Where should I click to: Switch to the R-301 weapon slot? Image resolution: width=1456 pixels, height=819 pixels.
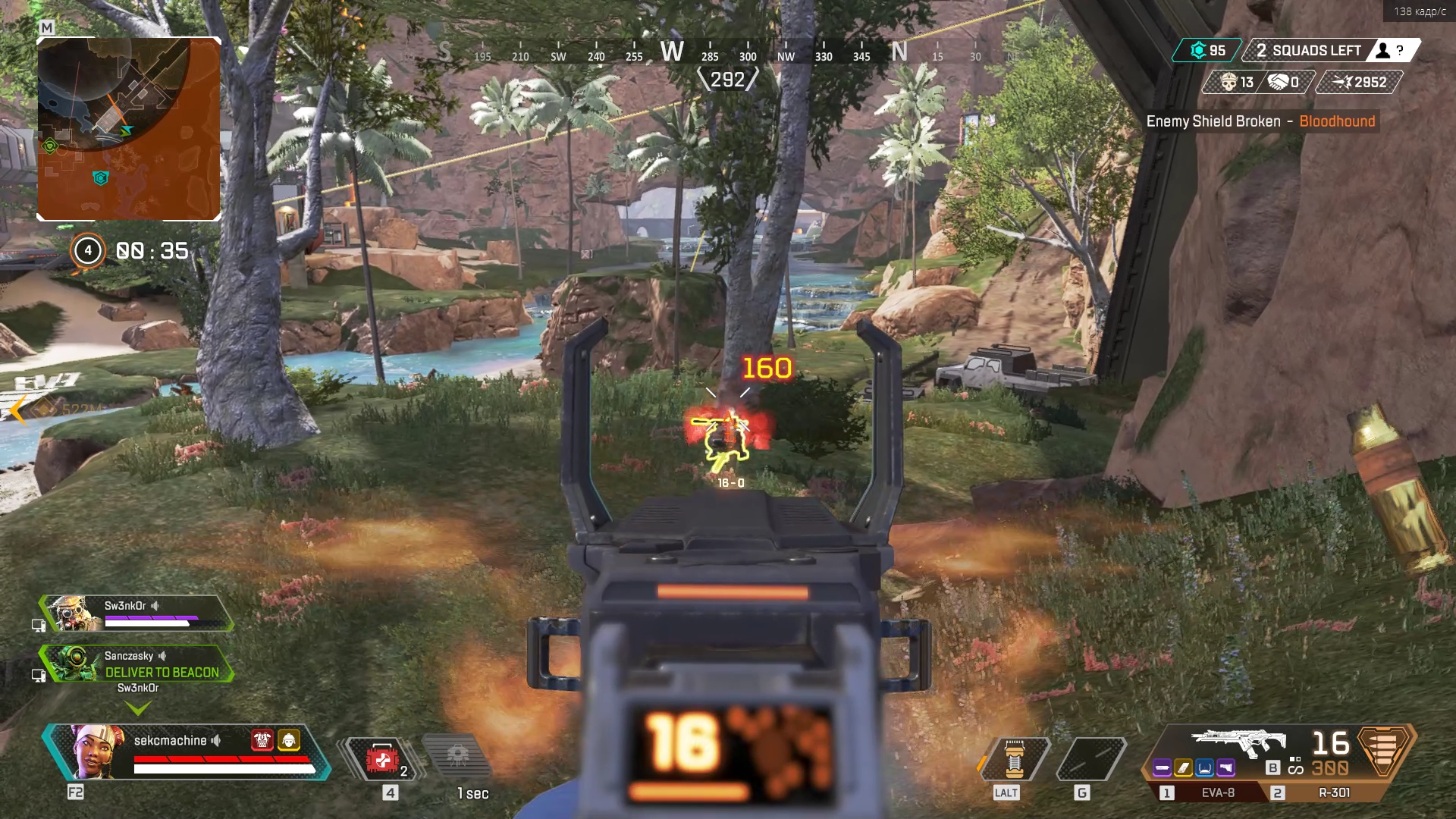[1335, 793]
